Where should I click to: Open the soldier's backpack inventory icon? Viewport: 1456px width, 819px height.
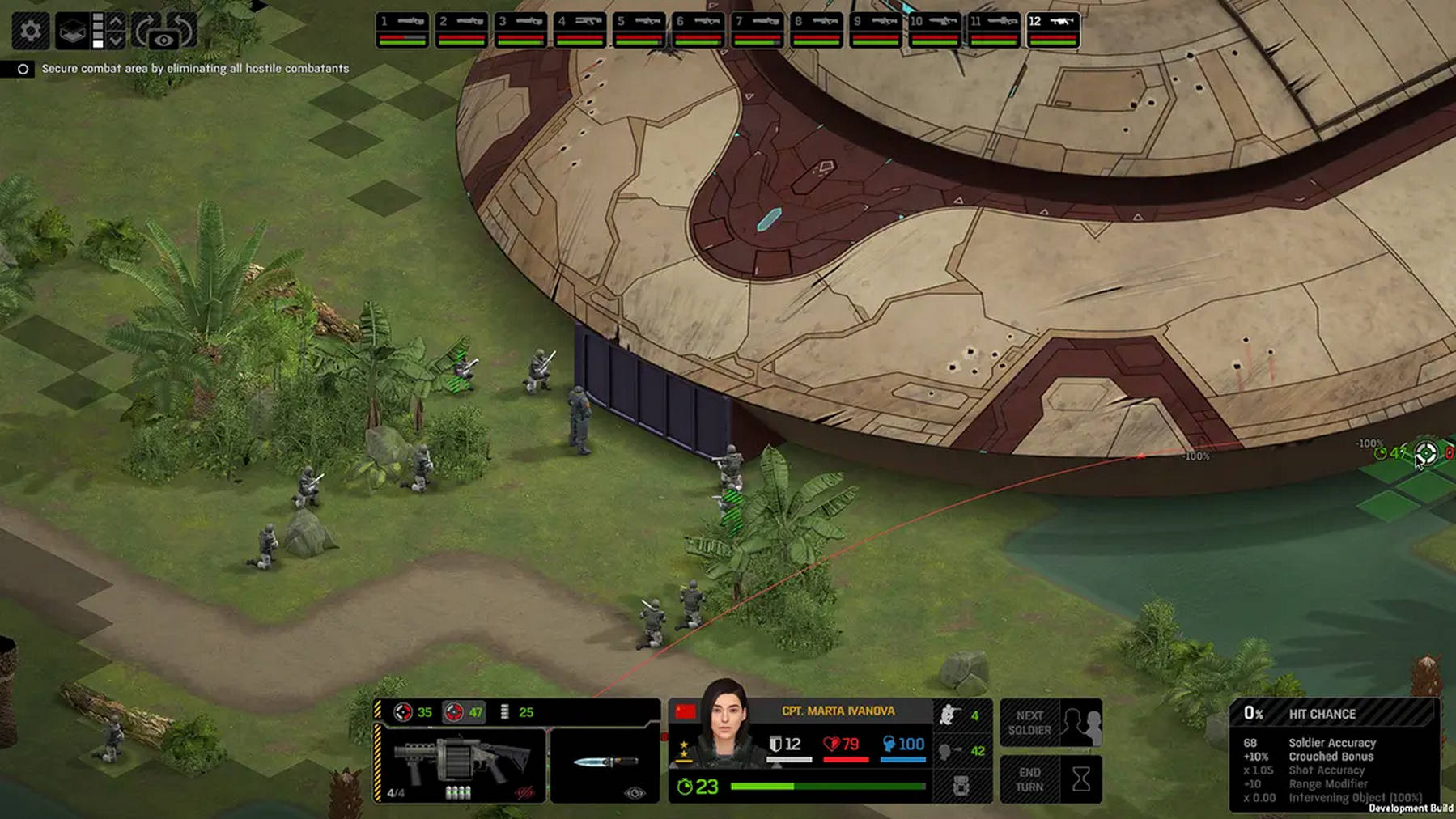click(963, 783)
